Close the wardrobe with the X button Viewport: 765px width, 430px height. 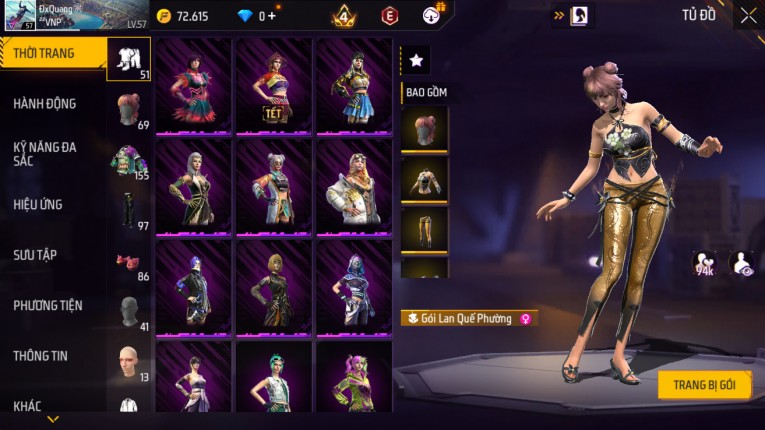[x=748, y=15]
